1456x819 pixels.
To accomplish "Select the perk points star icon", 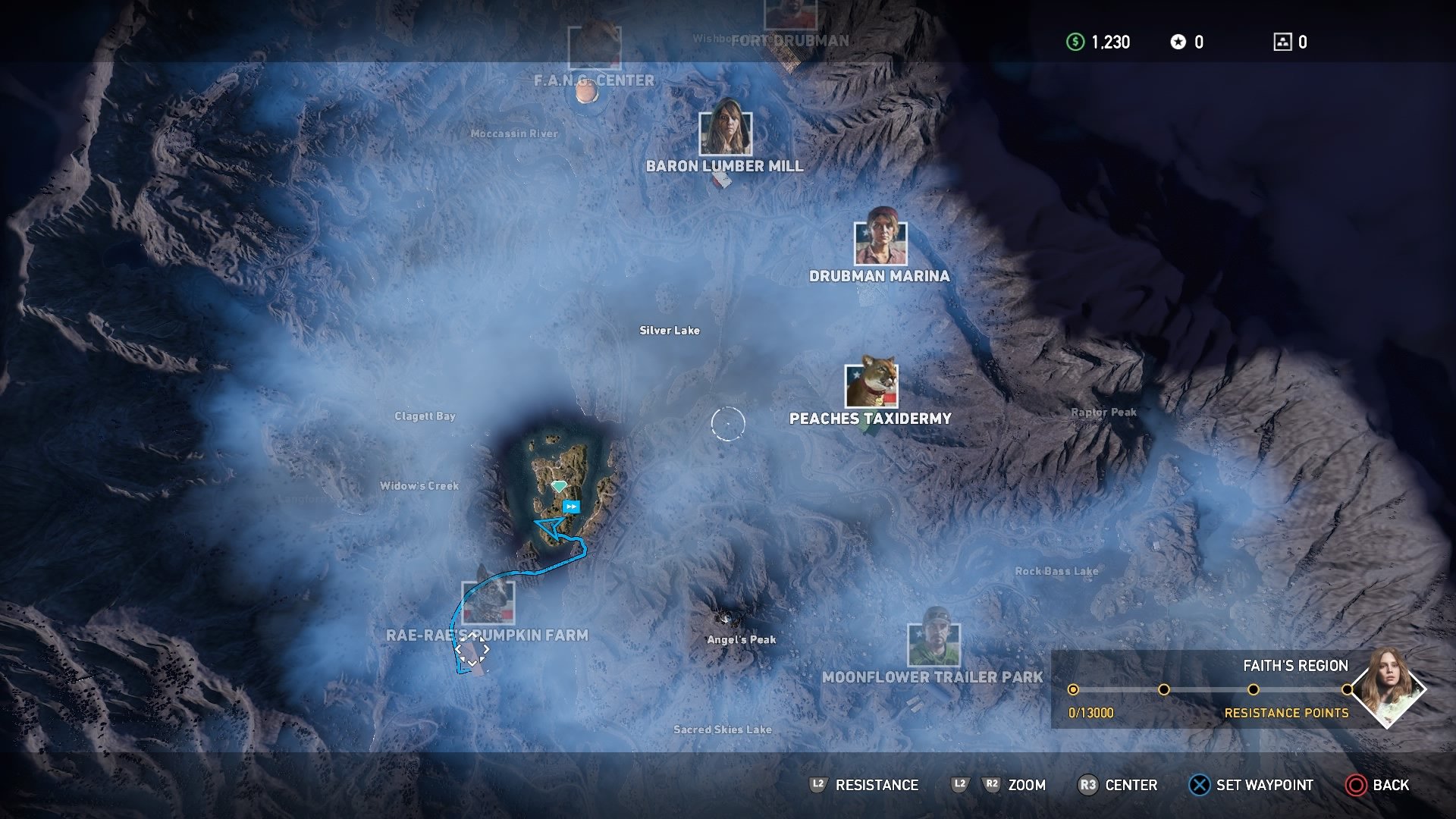I will pos(1177,43).
